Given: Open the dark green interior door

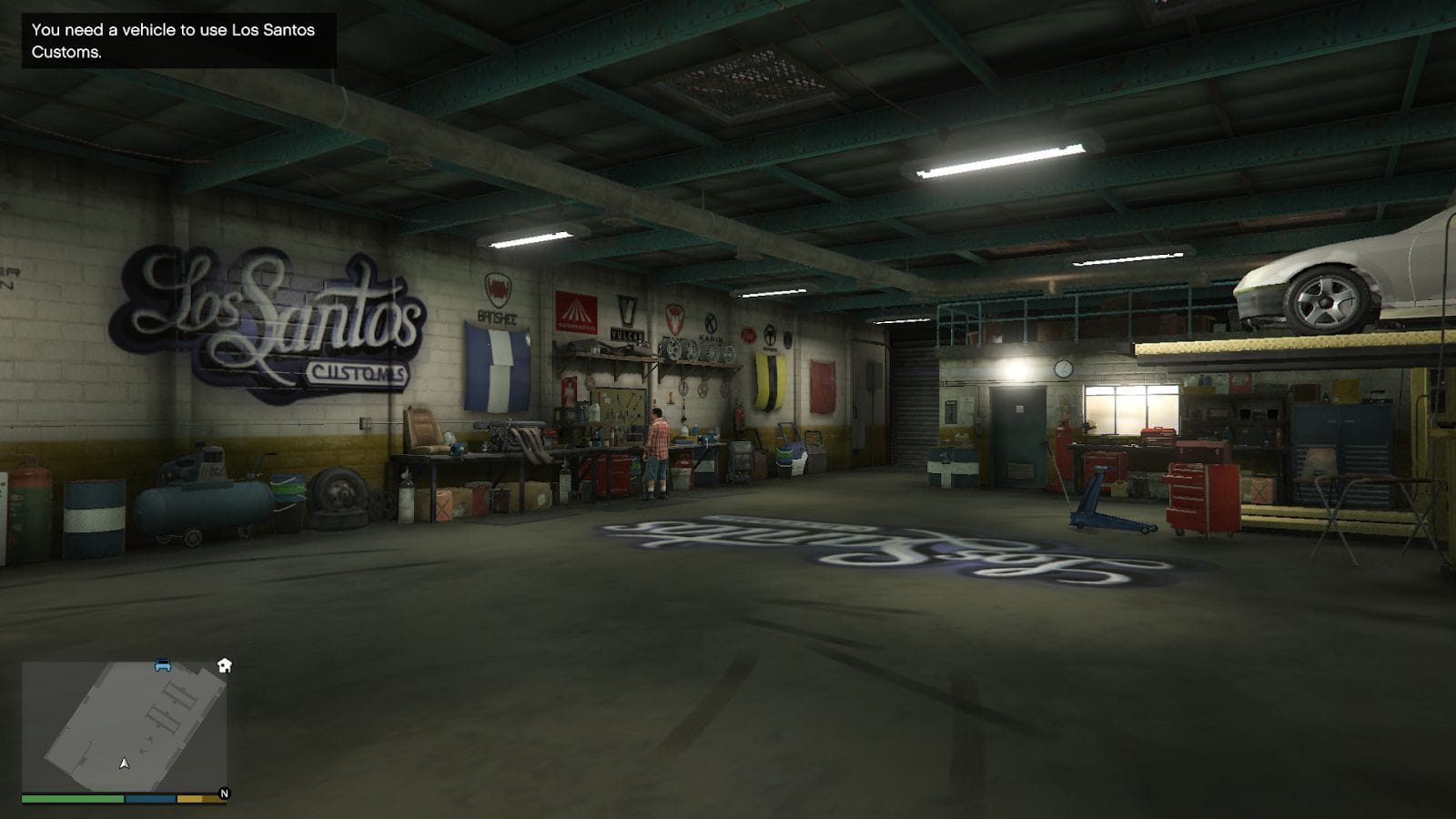Looking at the screenshot, I should pyautogui.click(x=1017, y=437).
